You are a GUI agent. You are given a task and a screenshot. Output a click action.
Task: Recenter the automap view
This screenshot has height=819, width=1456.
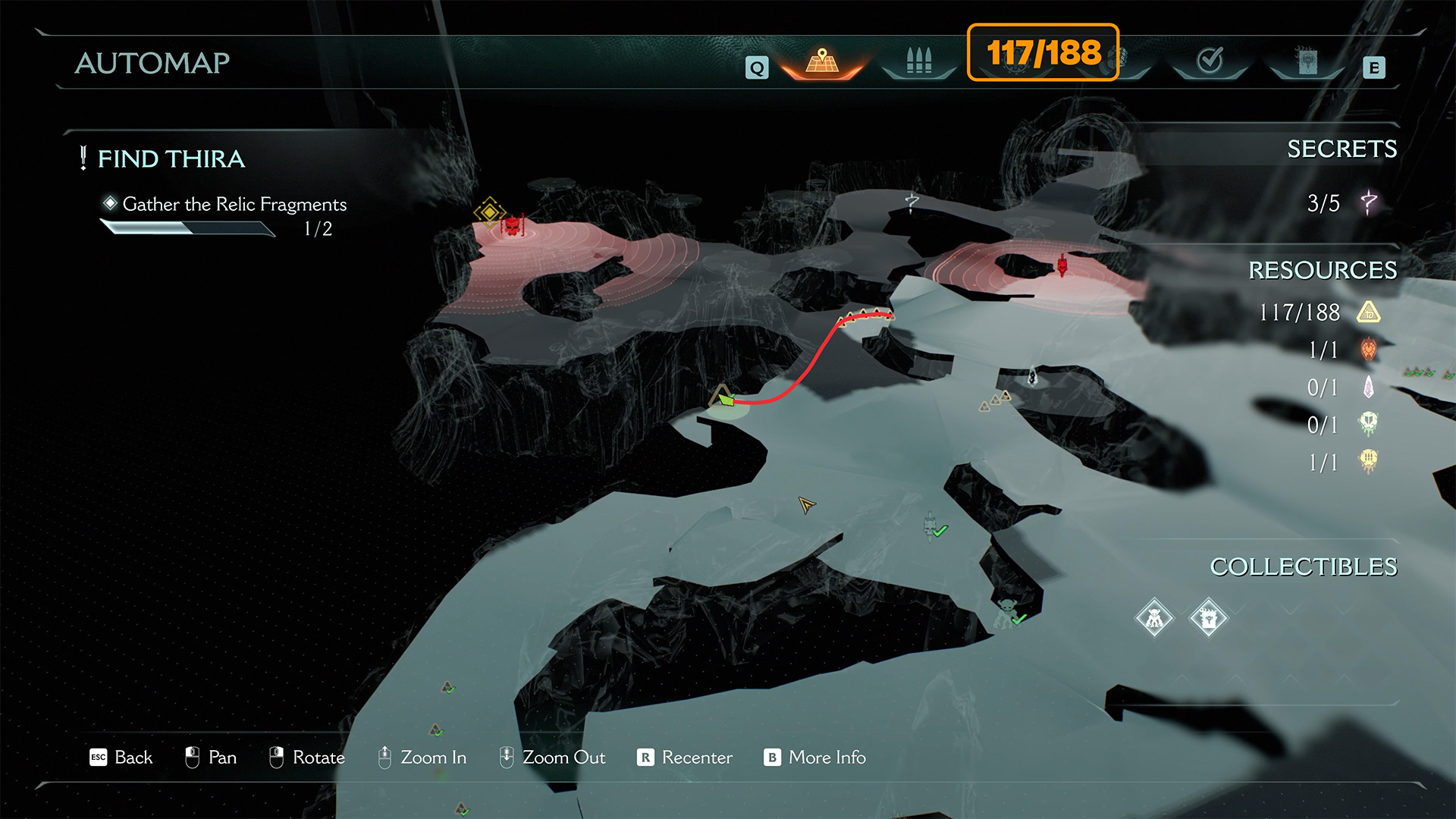point(685,758)
